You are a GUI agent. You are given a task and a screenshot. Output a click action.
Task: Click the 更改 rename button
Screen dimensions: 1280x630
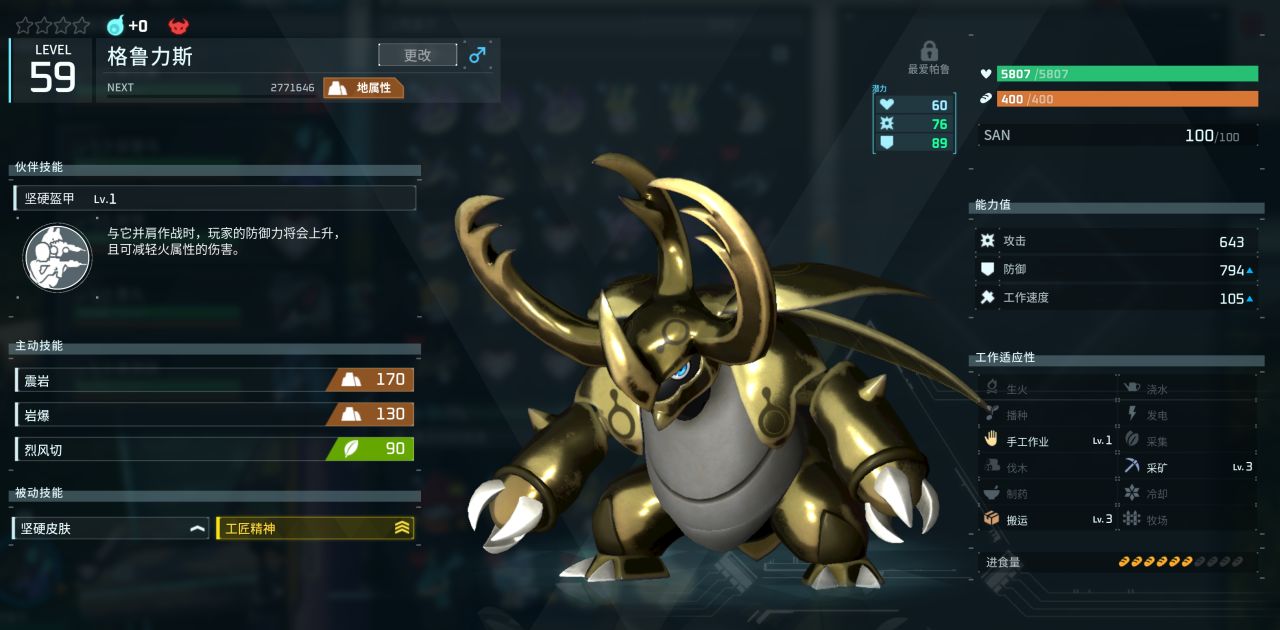point(417,55)
